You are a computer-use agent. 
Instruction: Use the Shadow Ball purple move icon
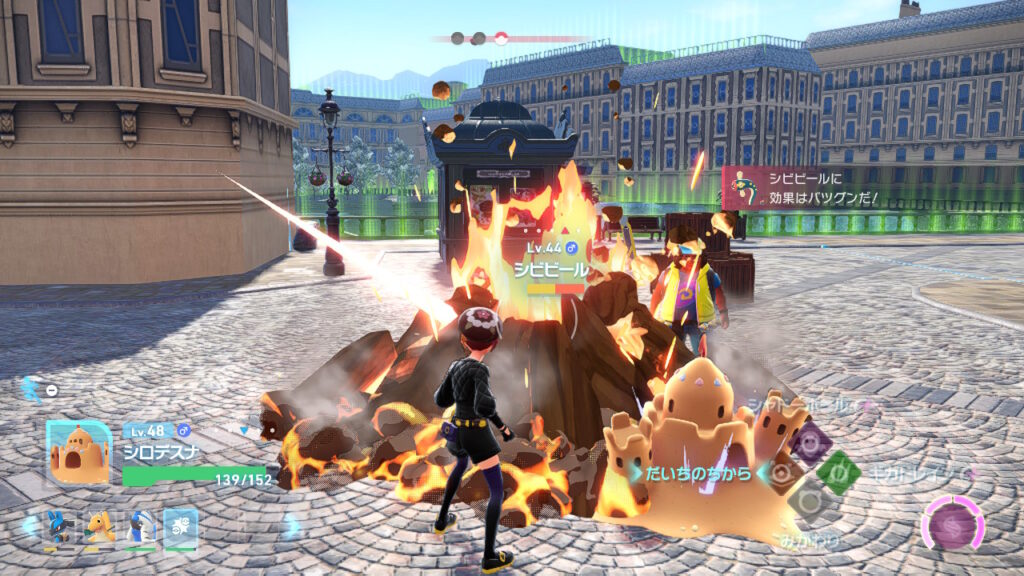point(810,441)
